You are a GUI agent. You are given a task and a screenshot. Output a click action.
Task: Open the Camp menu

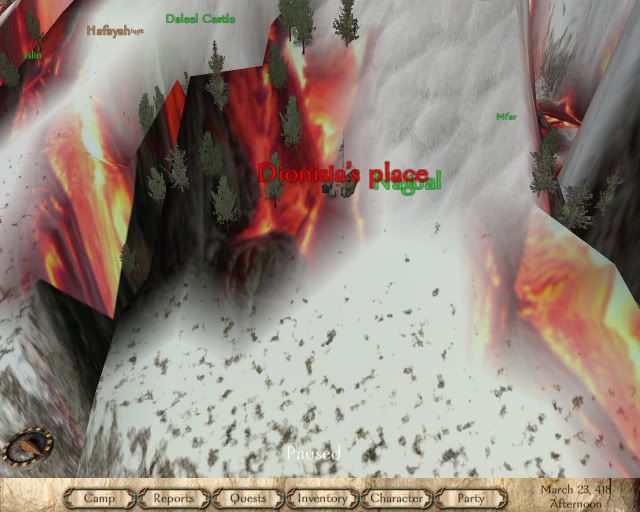pos(100,497)
